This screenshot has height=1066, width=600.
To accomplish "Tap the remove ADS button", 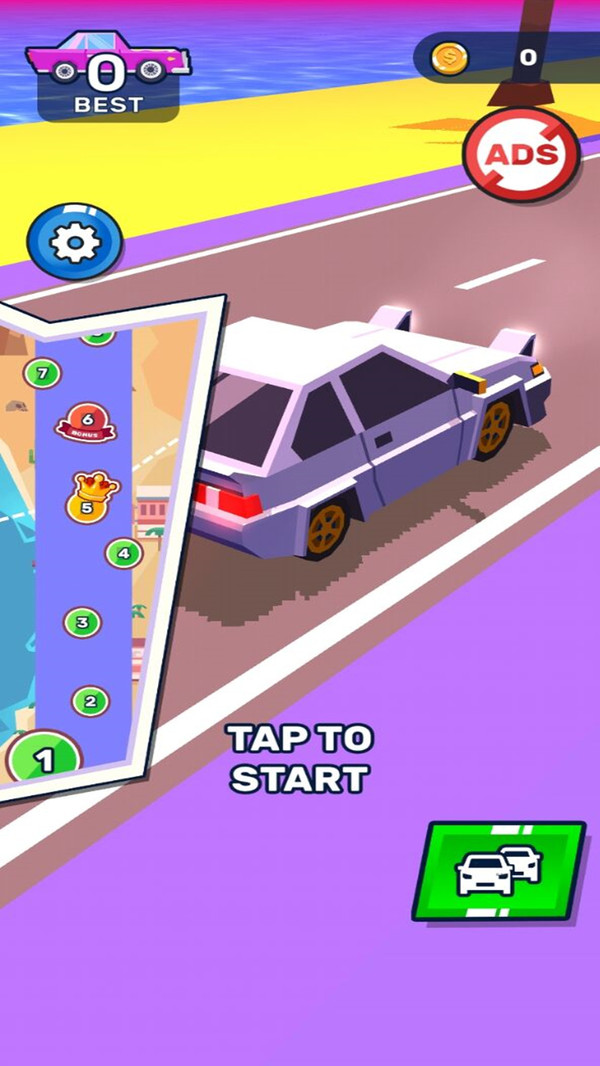I will pos(520,155).
